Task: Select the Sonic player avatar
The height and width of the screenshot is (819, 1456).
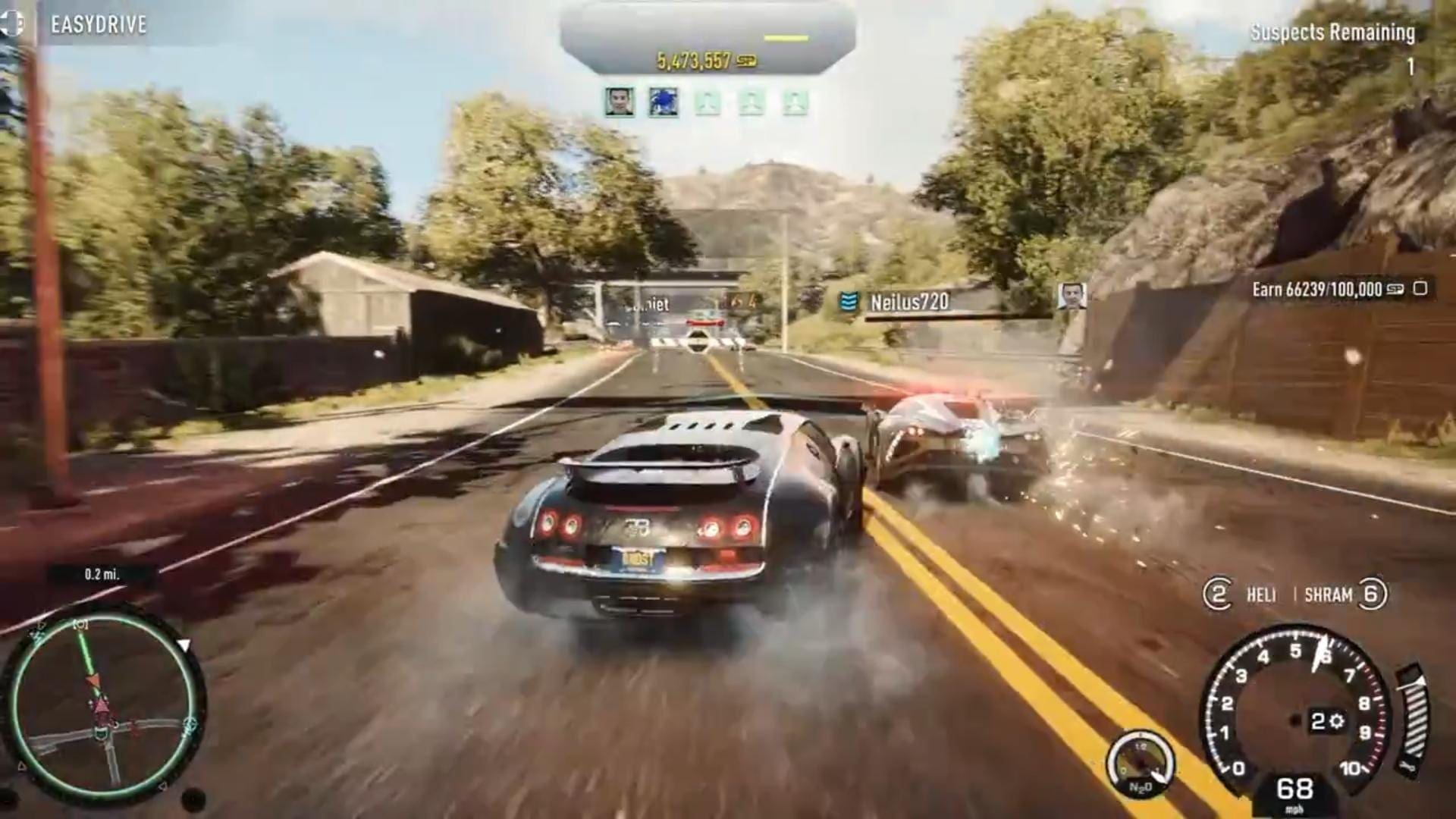Action: 662,102
